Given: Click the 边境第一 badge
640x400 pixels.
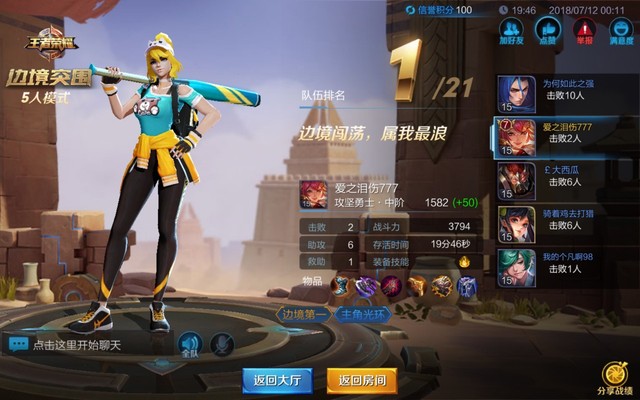Looking at the screenshot, I should coord(305,313).
